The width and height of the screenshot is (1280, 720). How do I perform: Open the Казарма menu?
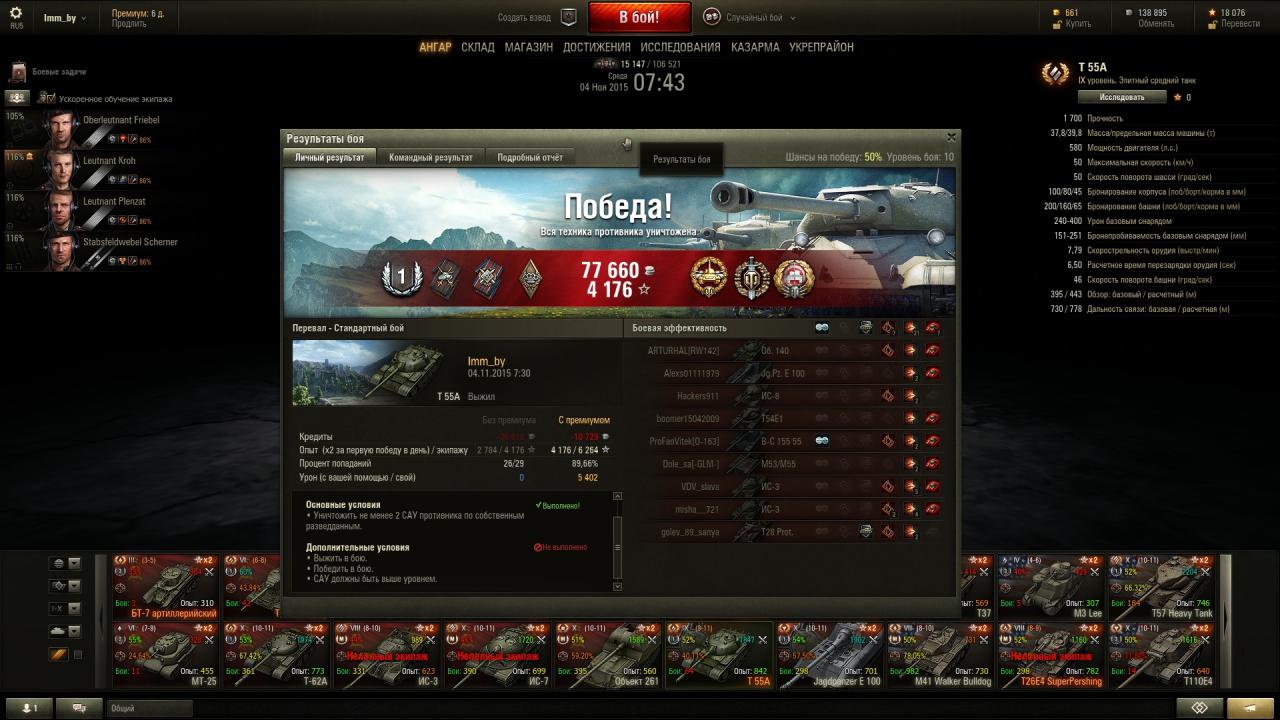pyautogui.click(x=755, y=47)
